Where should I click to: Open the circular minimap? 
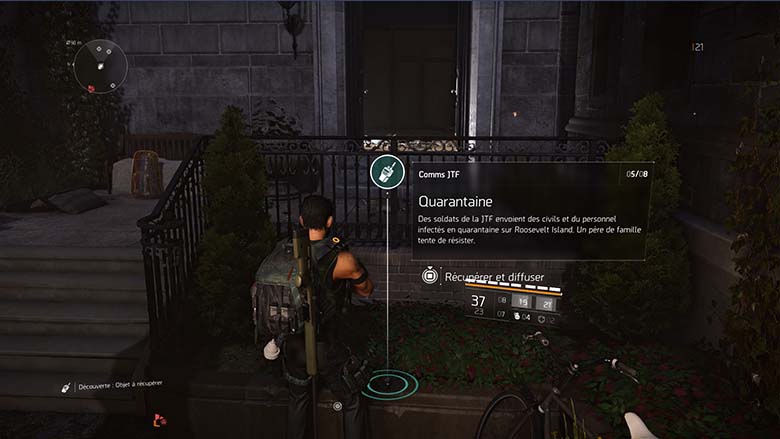[101, 66]
